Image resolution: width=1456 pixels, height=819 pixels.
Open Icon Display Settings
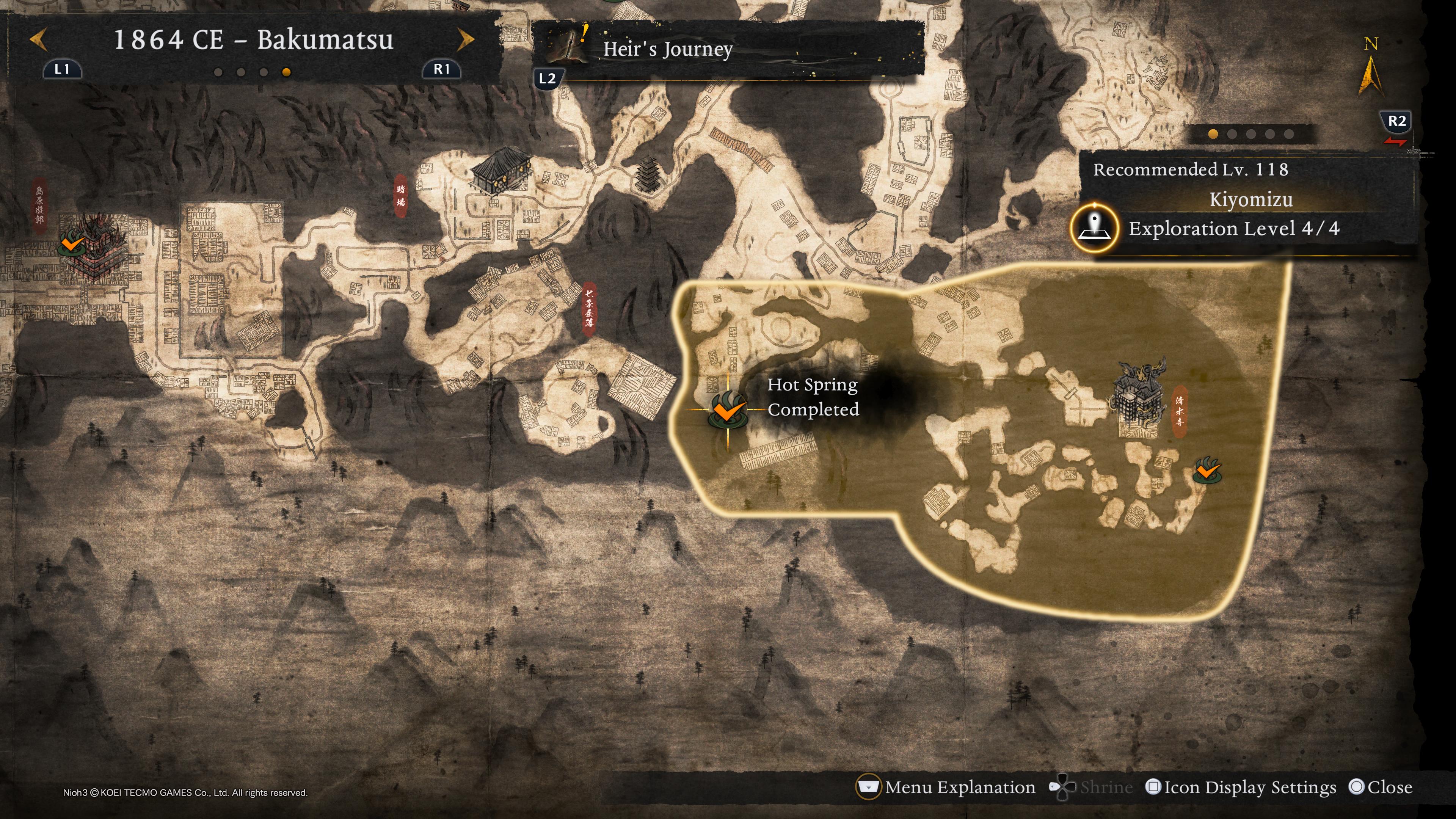1241,787
